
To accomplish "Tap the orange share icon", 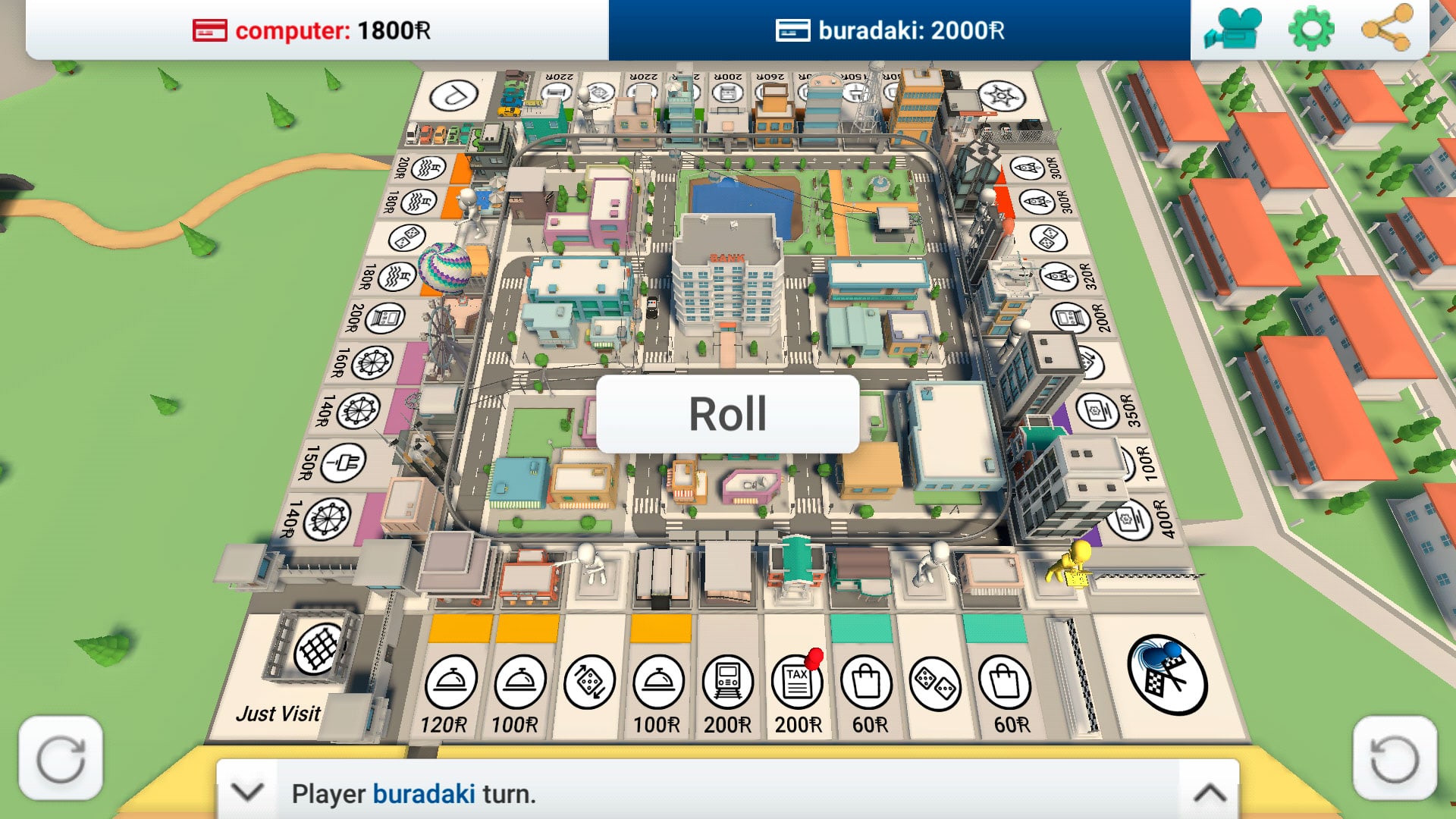I will point(1386,30).
